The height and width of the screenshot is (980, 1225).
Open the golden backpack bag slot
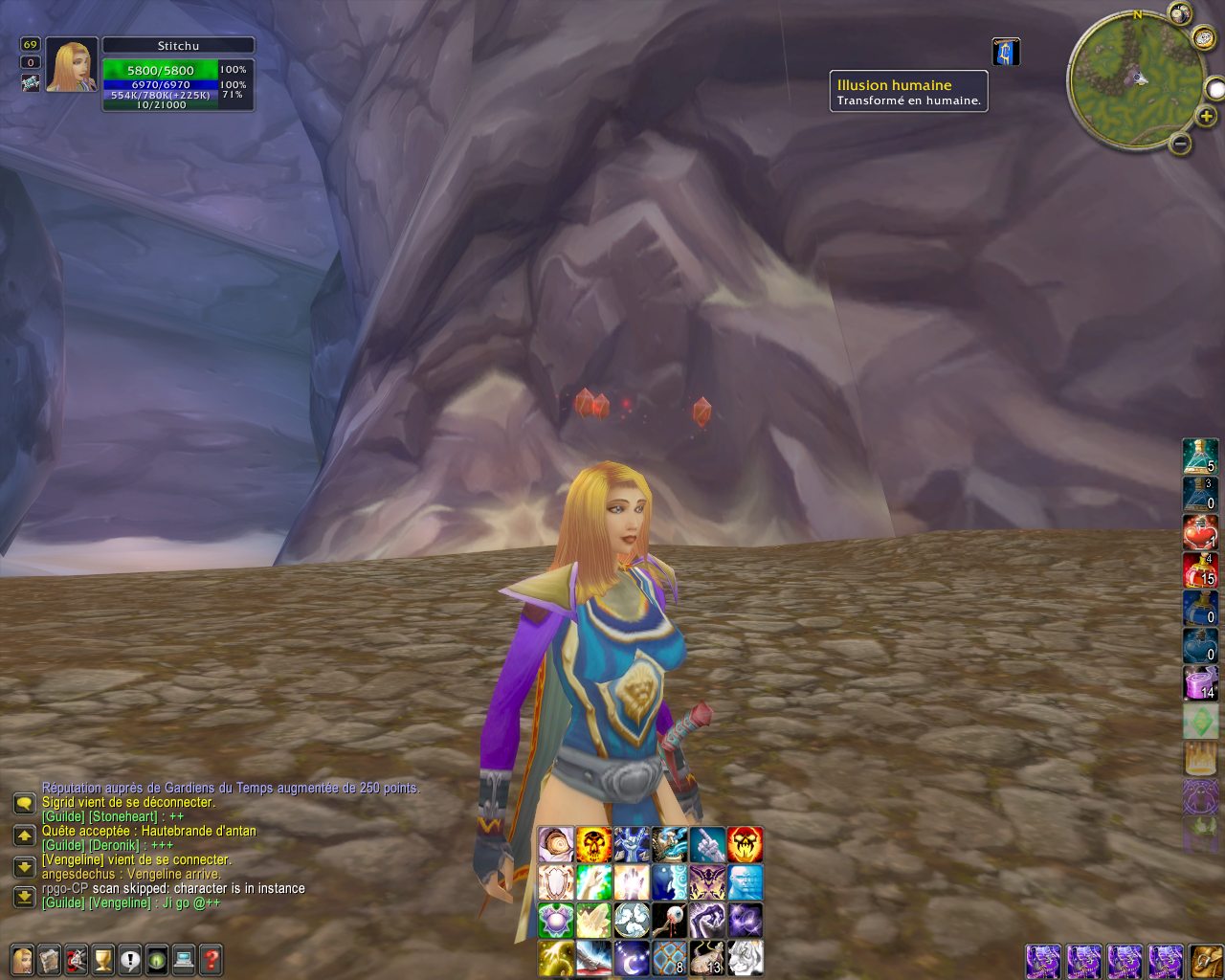pyautogui.click(x=1205, y=960)
